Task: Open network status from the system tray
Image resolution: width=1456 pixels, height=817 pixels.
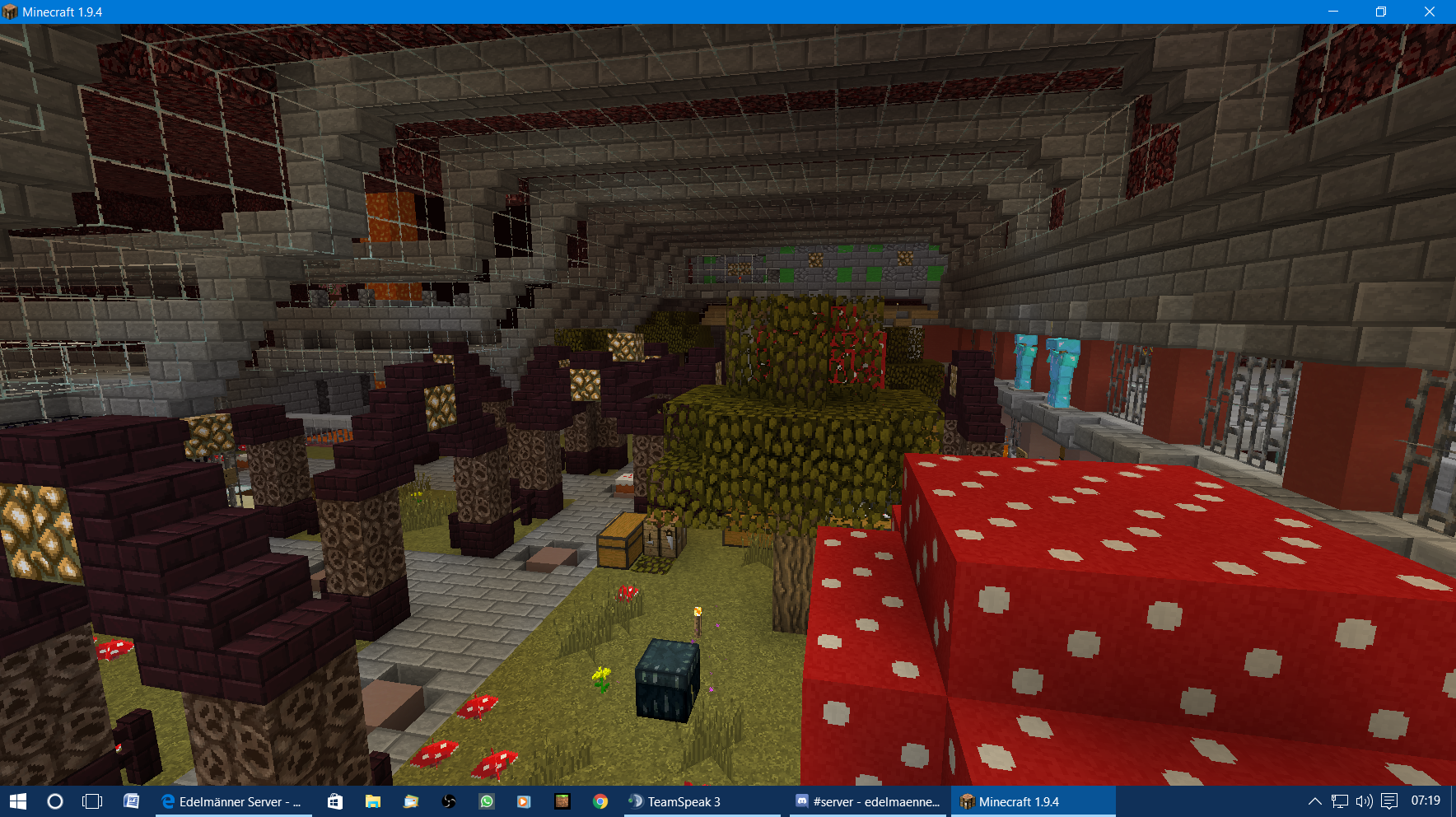Action: pos(1340,801)
